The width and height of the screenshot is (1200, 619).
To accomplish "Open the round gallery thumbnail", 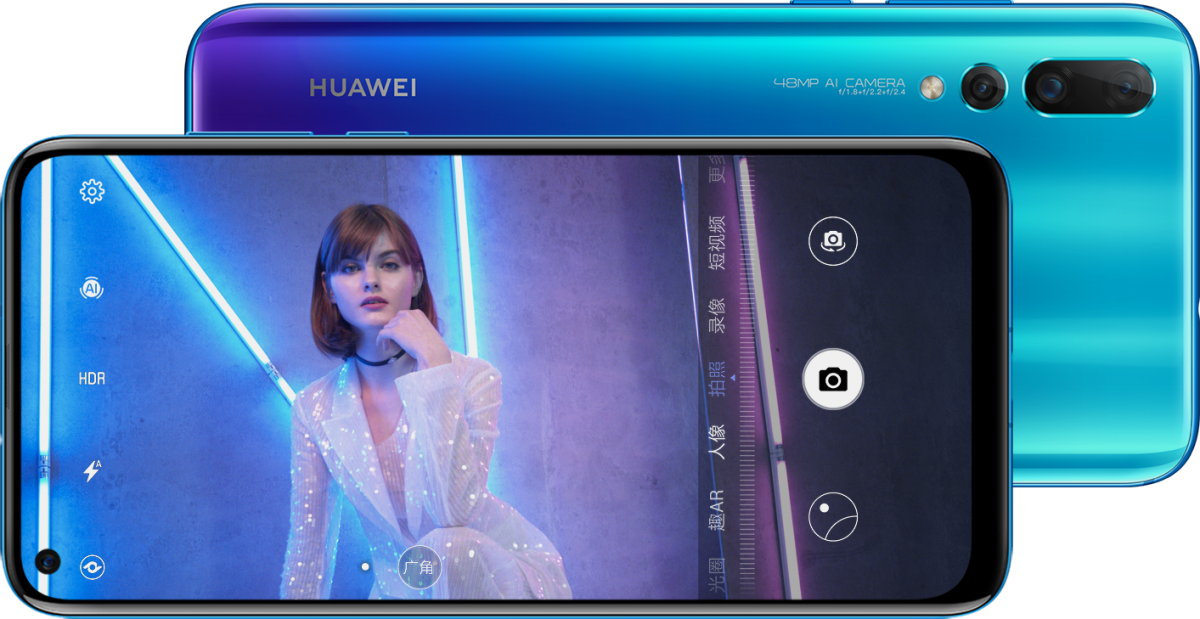I will (833, 517).
